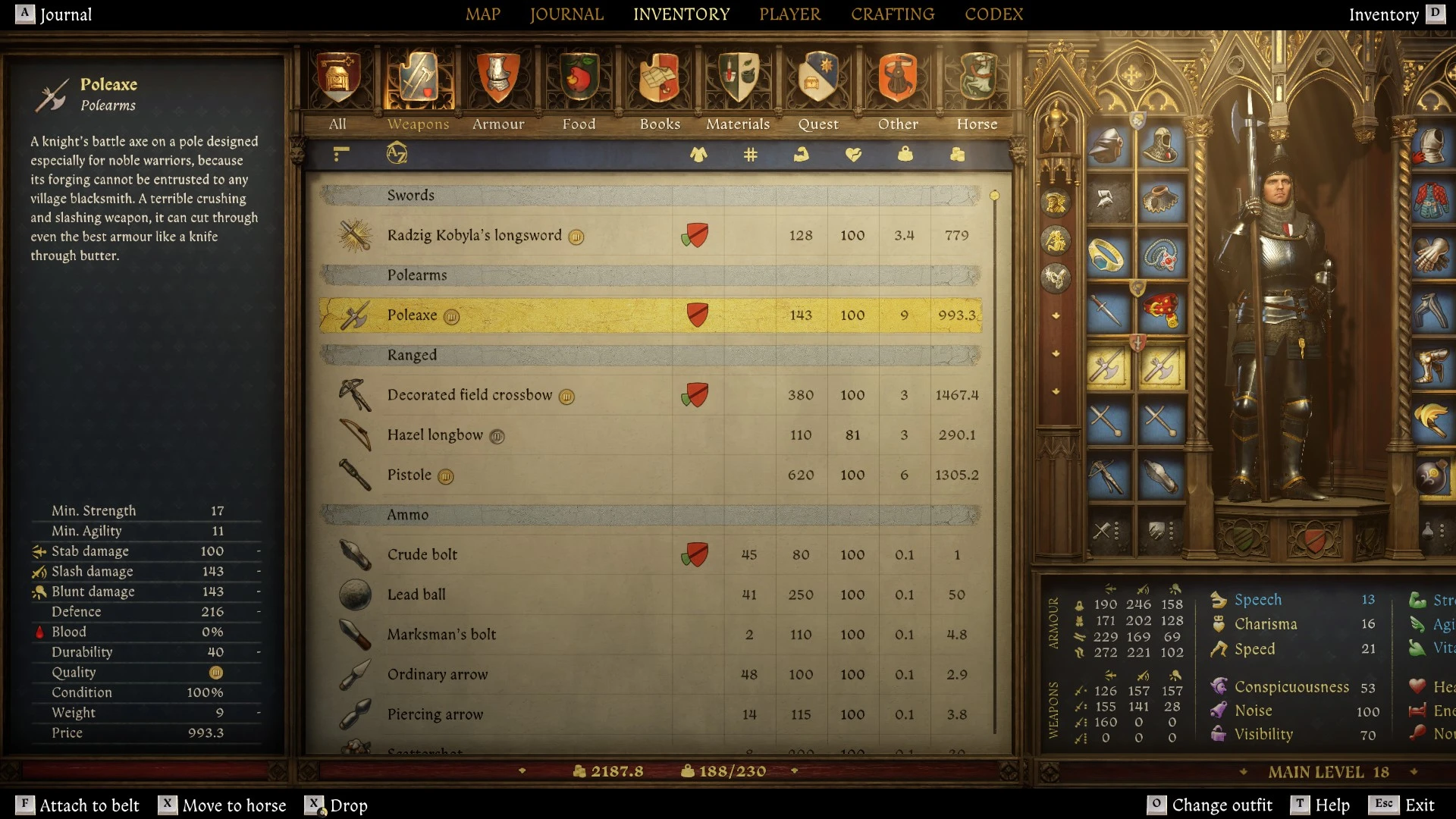
Task: Sort items by price using the coins icon
Action: (957, 154)
